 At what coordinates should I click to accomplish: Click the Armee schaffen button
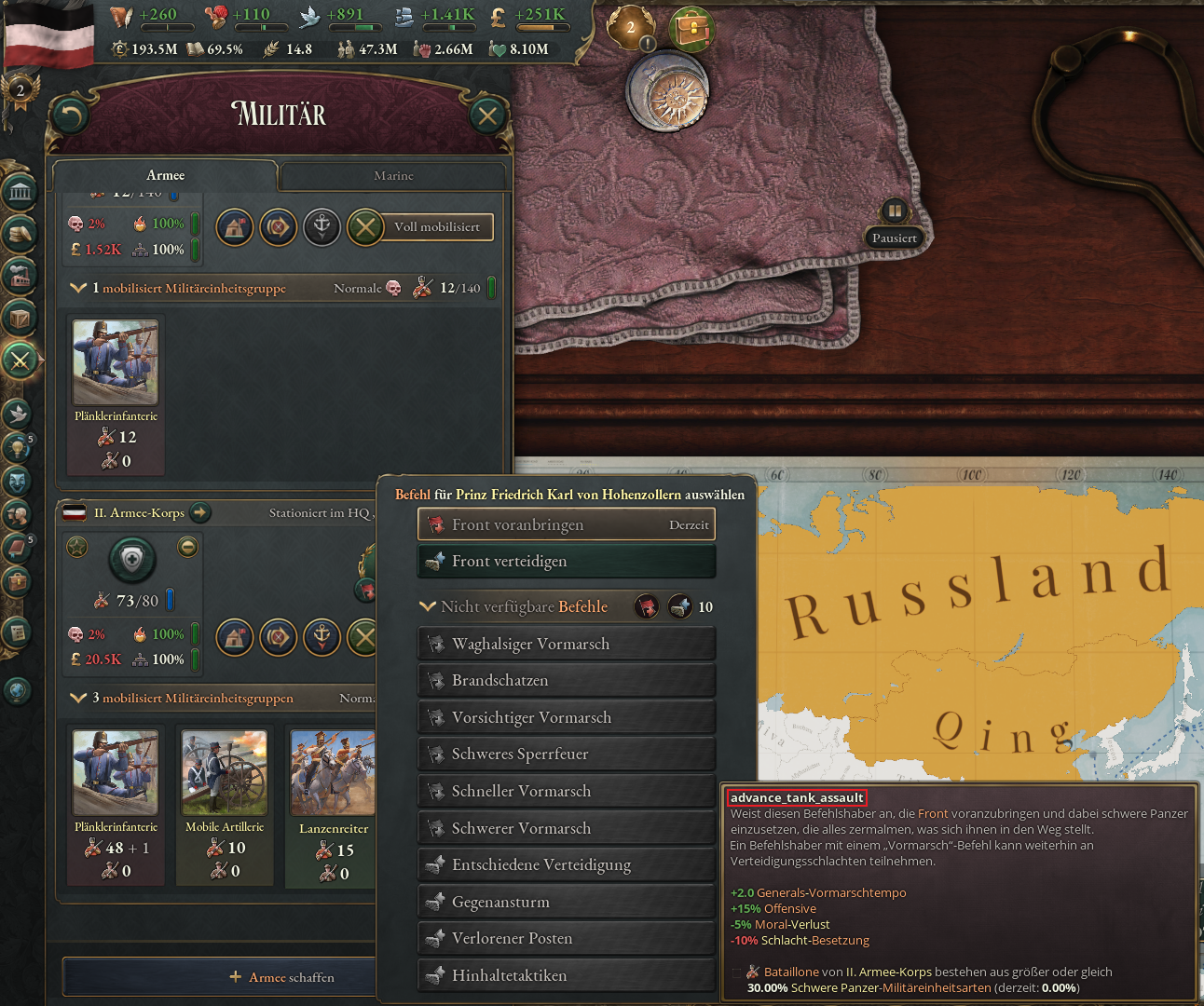(x=280, y=976)
